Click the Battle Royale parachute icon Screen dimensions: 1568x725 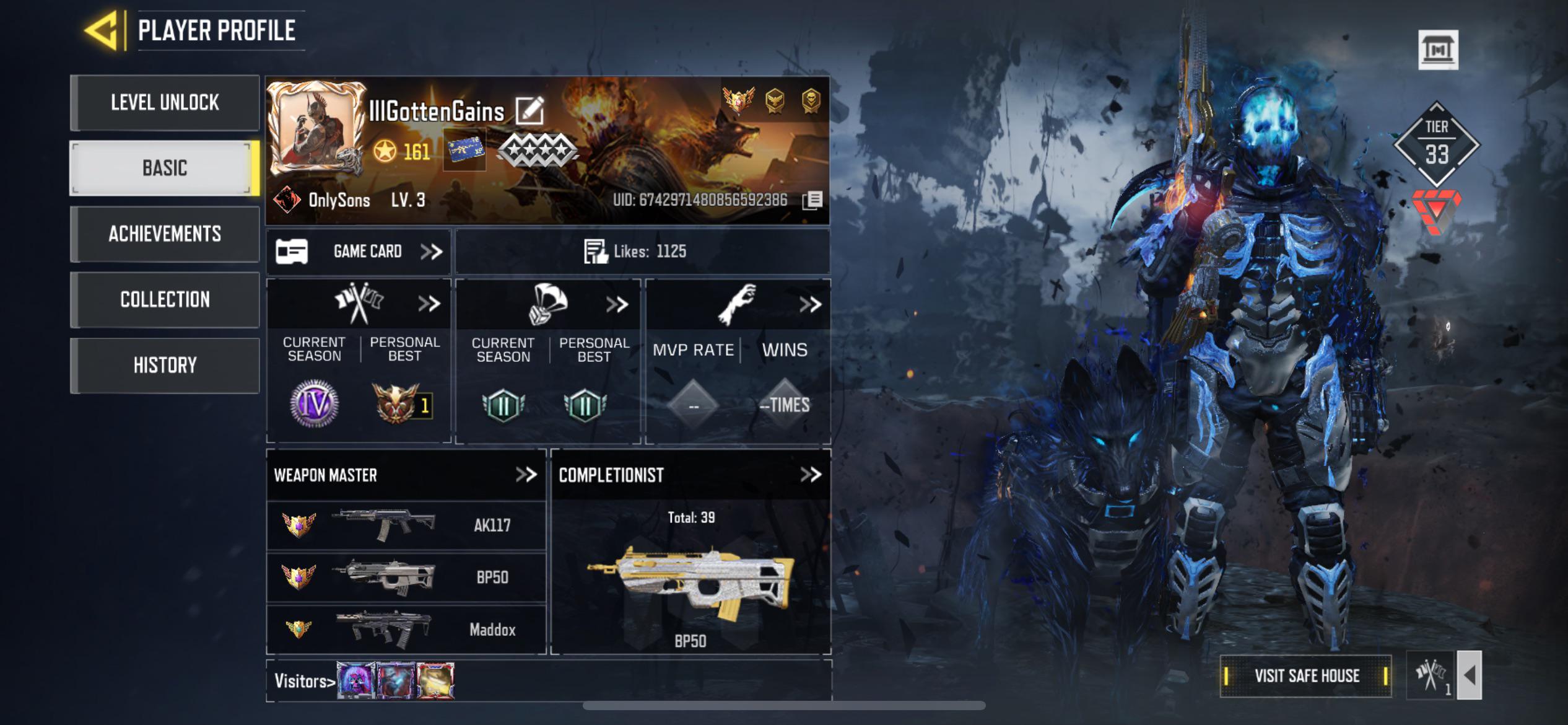pos(549,305)
